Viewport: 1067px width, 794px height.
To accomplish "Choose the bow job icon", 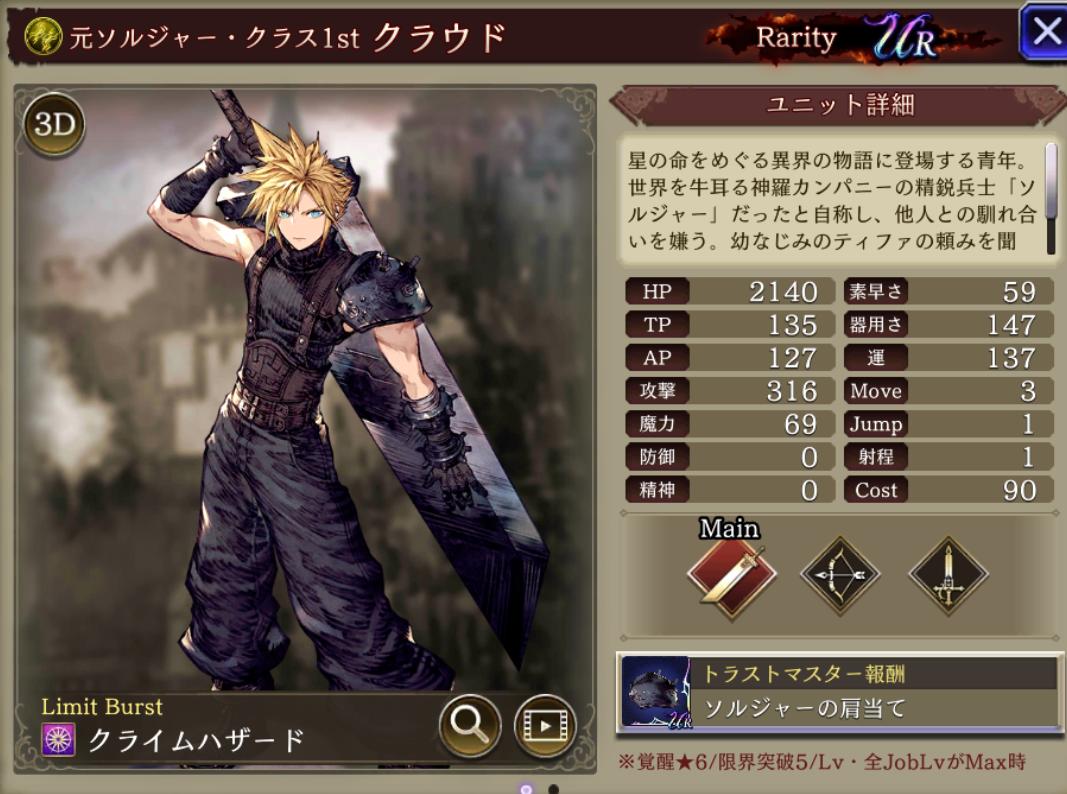I will point(840,576).
